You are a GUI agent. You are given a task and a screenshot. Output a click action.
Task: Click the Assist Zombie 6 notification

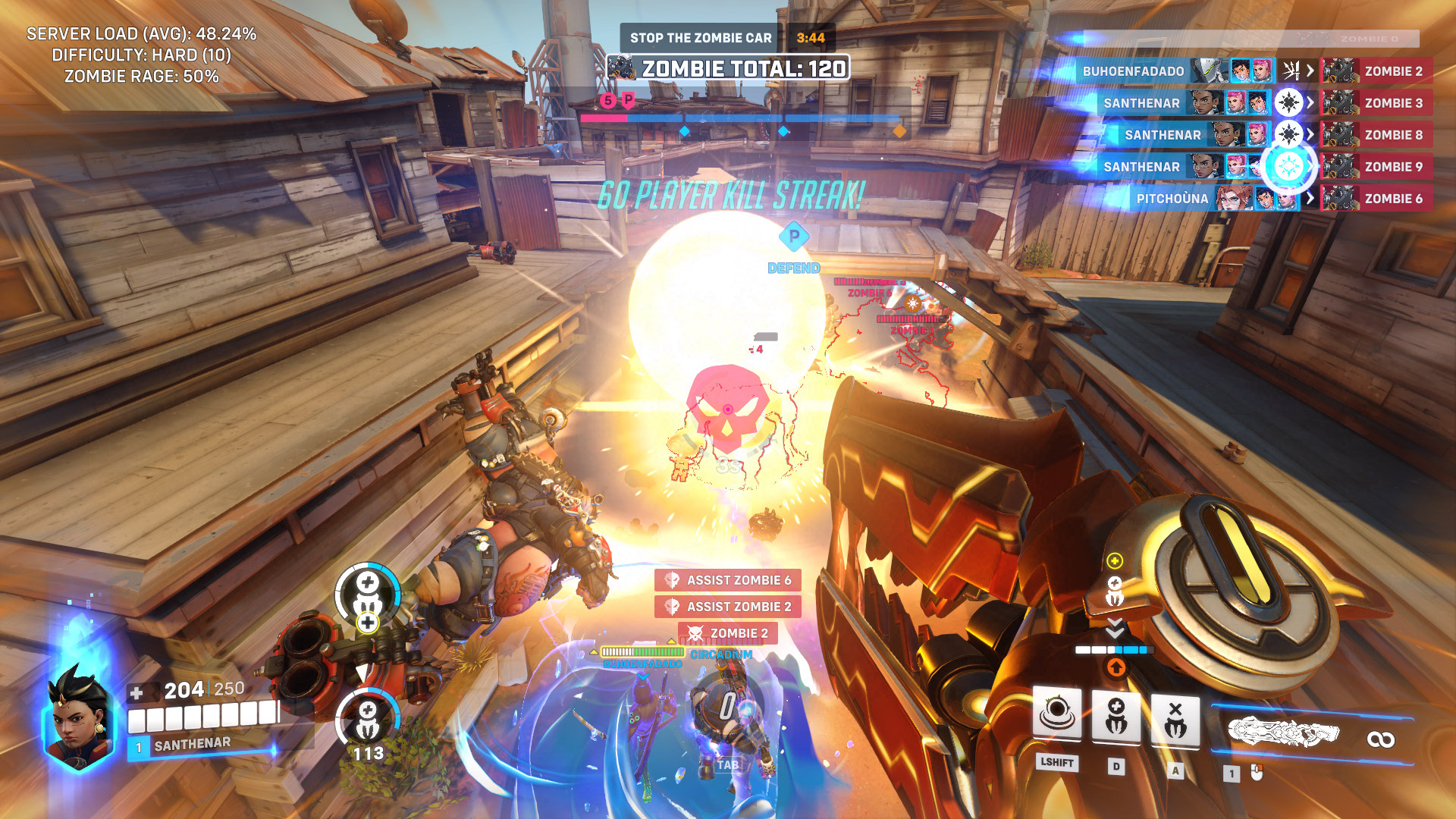(728, 580)
